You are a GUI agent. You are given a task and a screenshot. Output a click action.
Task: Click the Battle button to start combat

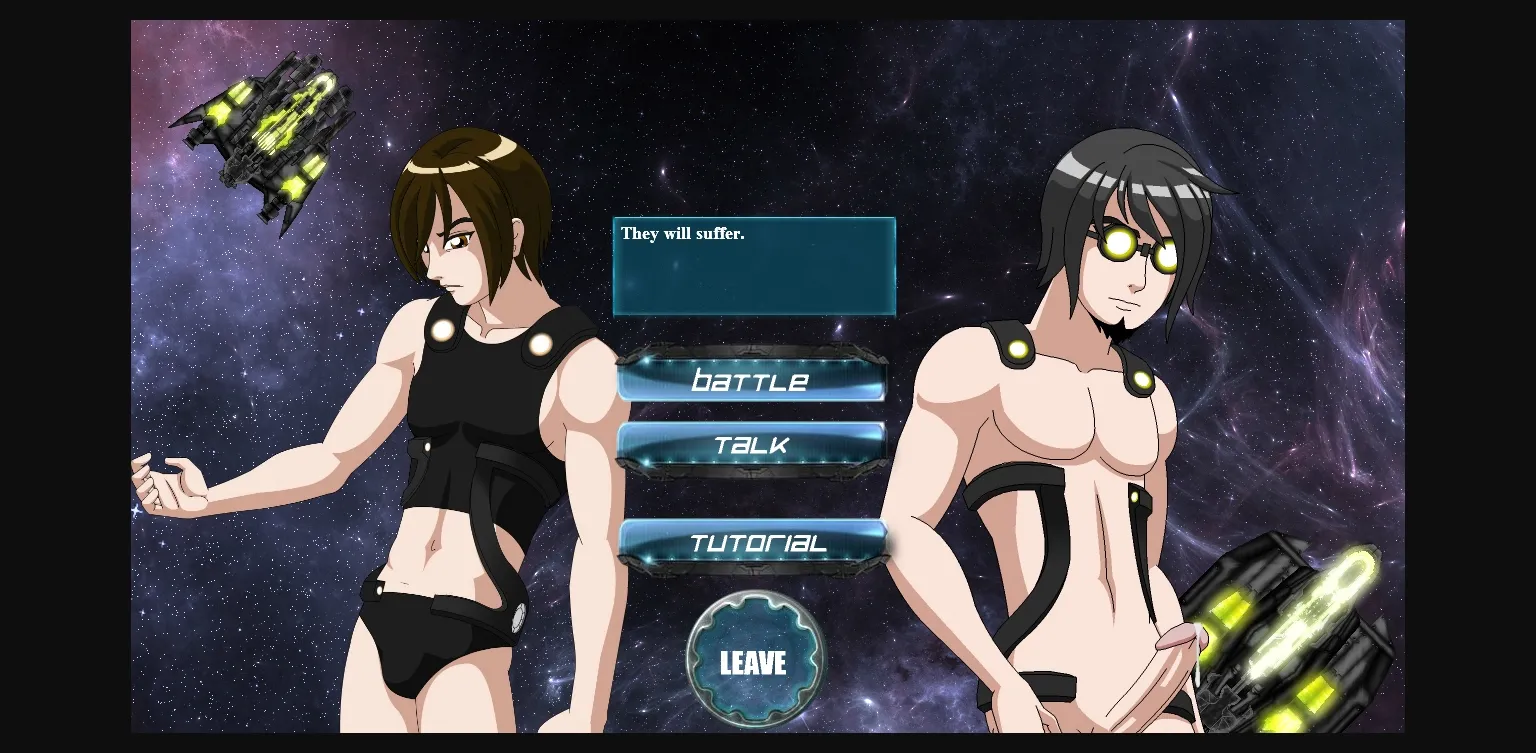(751, 380)
